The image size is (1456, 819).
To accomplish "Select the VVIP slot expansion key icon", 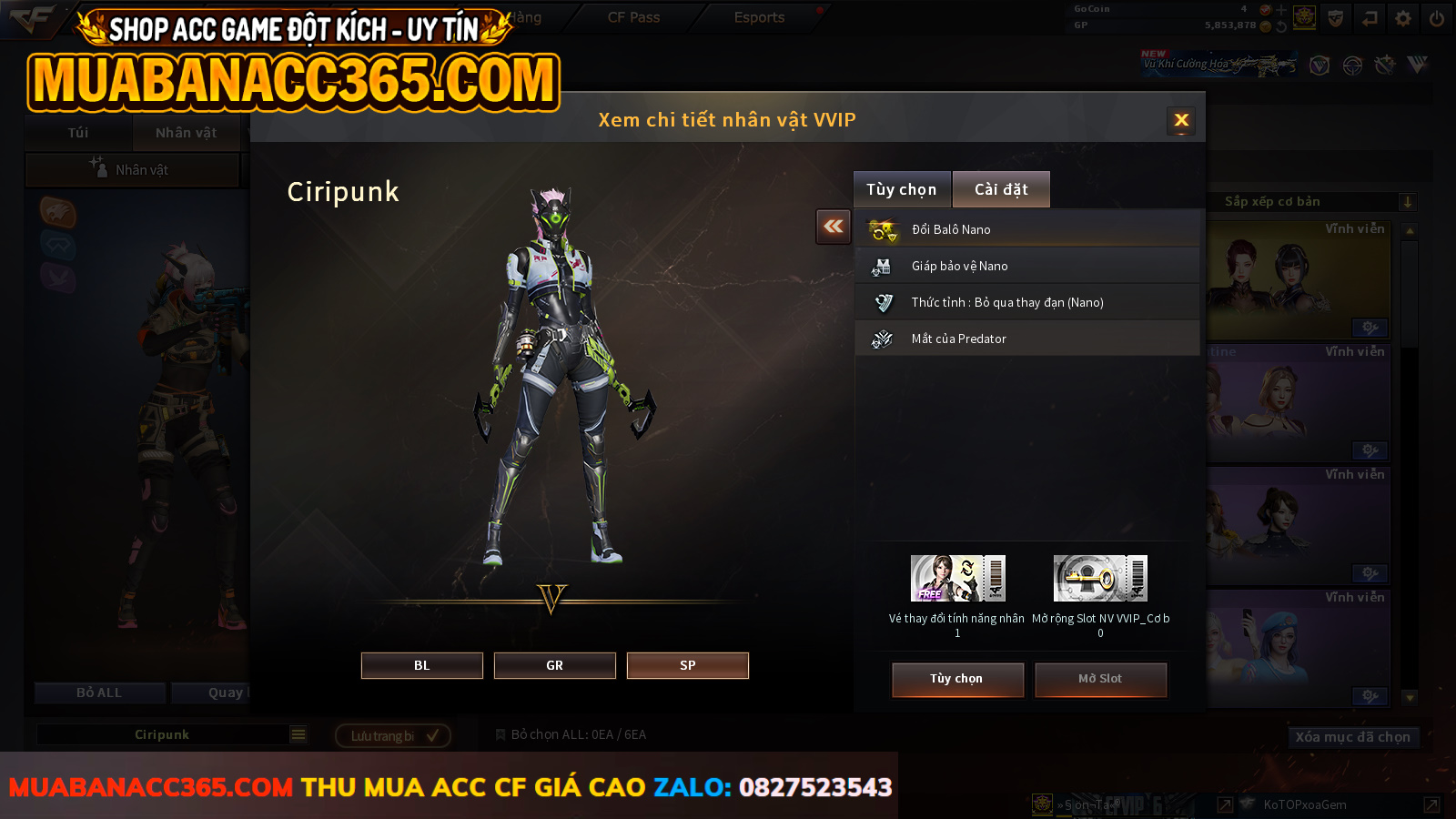I will [1100, 578].
